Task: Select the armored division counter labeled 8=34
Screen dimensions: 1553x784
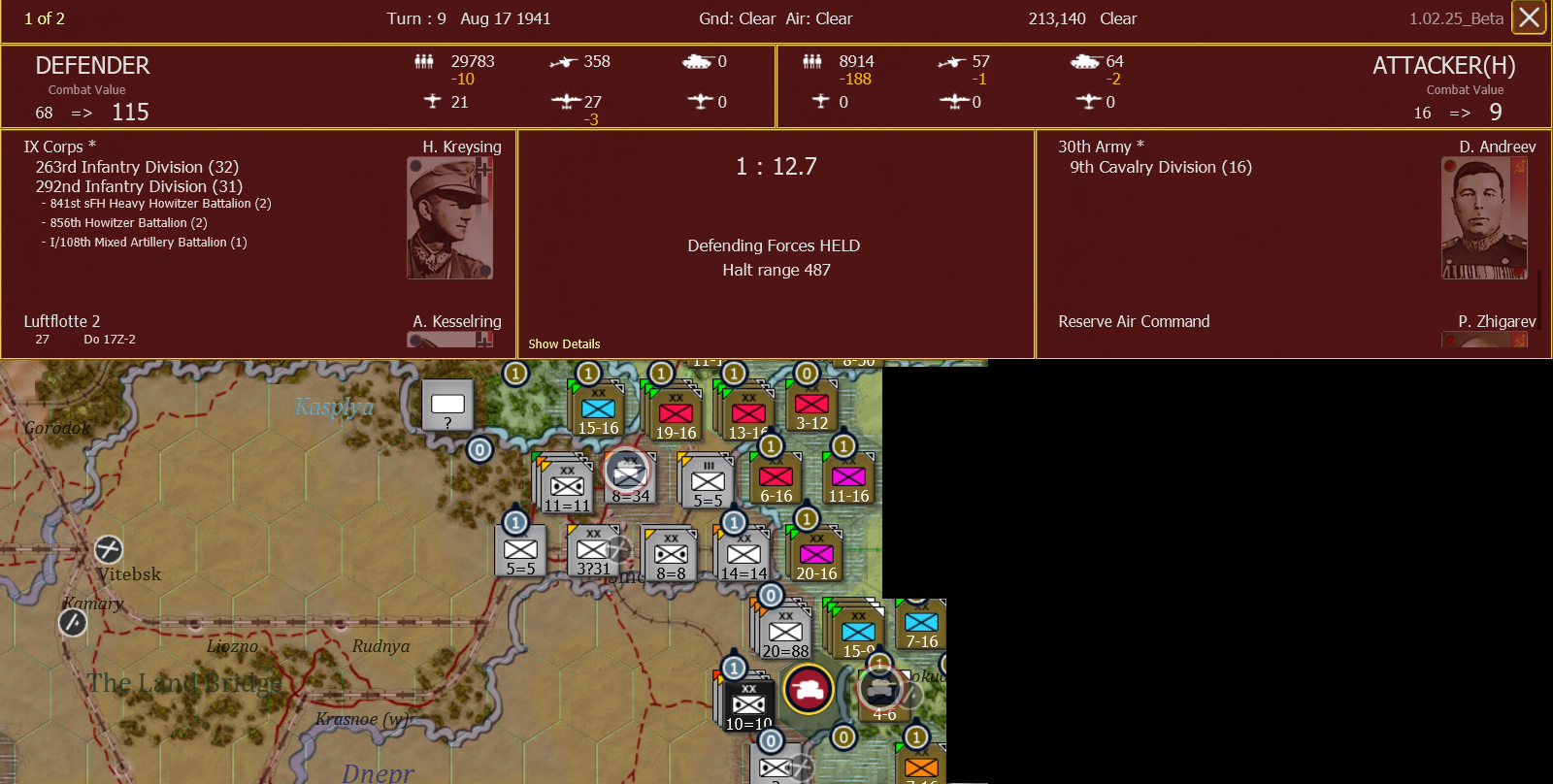Action: [629, 475]
